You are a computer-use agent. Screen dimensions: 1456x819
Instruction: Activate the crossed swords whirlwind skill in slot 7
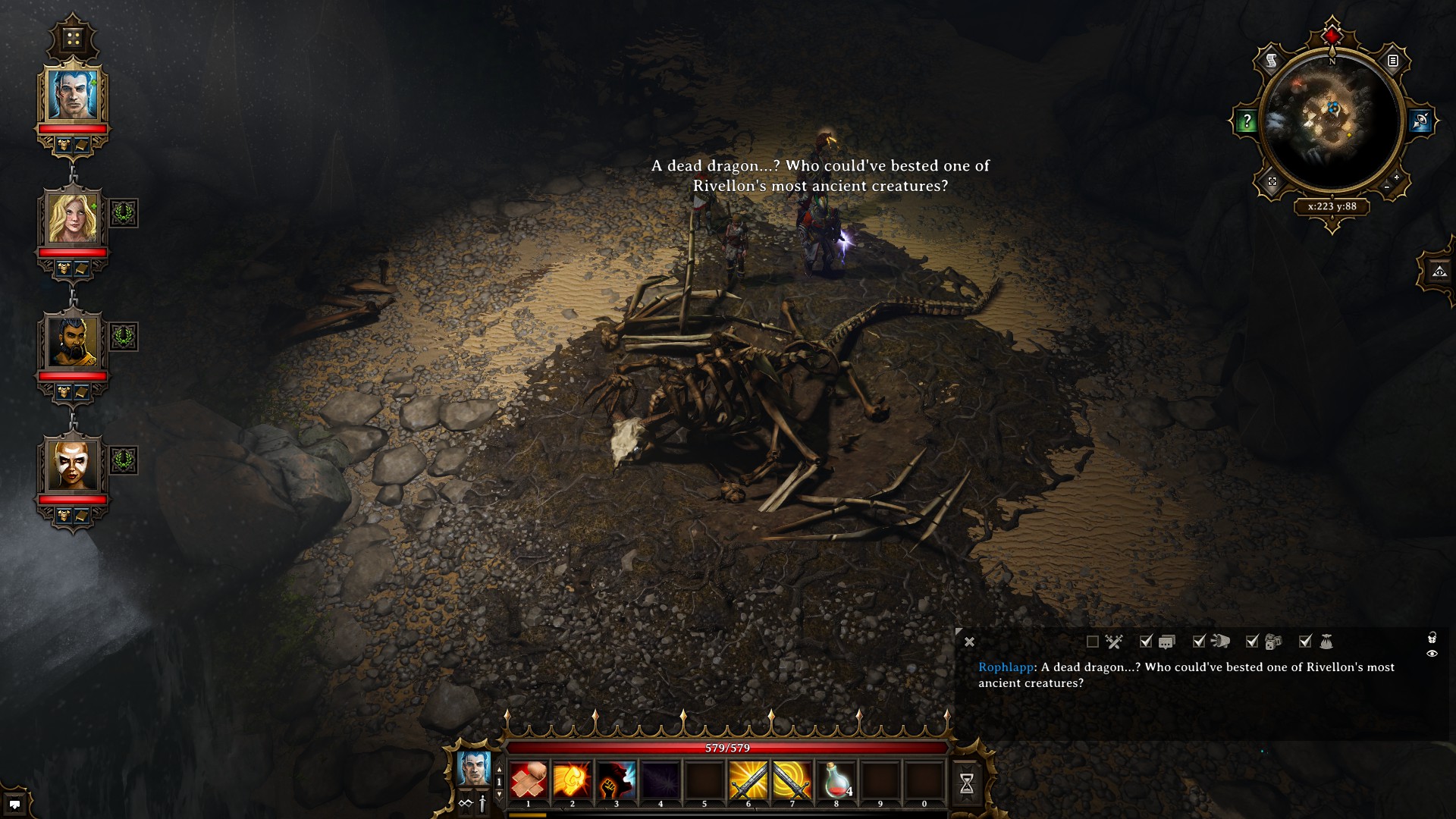click(792, 780)
